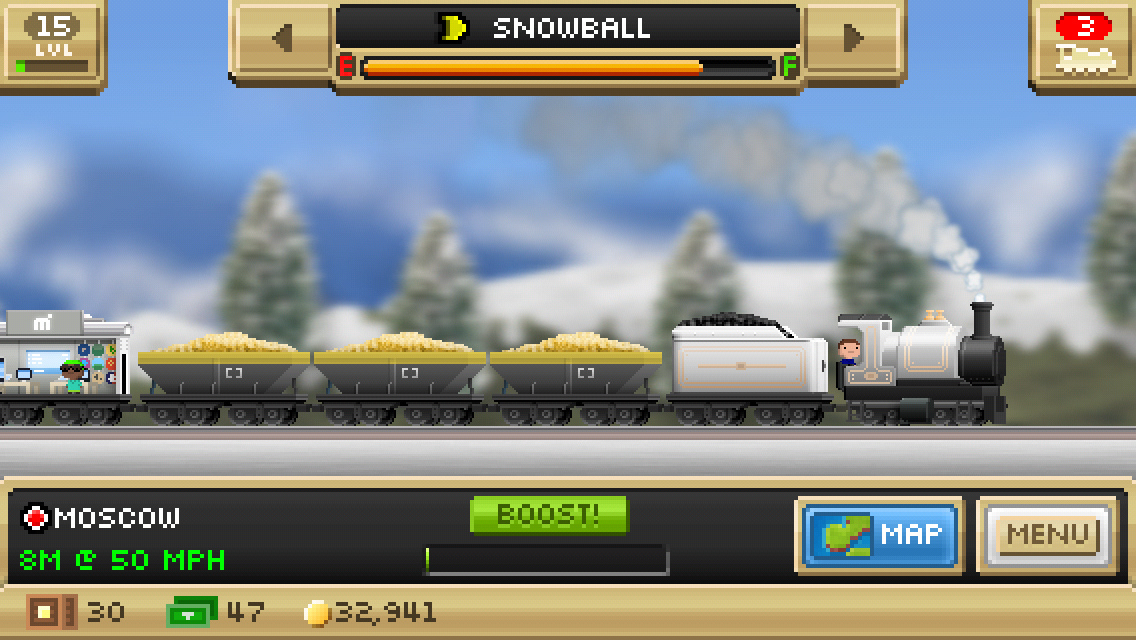This screenshot has height=640, width=1136.
Task: Open the train list showing 3
Action: pos(1085,43)
